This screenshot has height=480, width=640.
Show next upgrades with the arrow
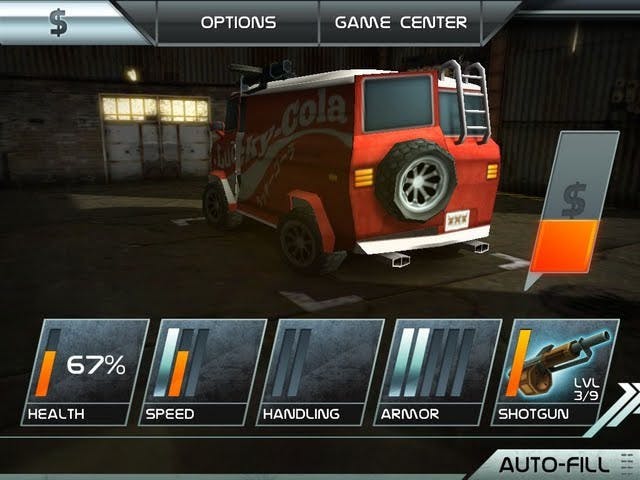pyautogui.click(x=626, y=398)
